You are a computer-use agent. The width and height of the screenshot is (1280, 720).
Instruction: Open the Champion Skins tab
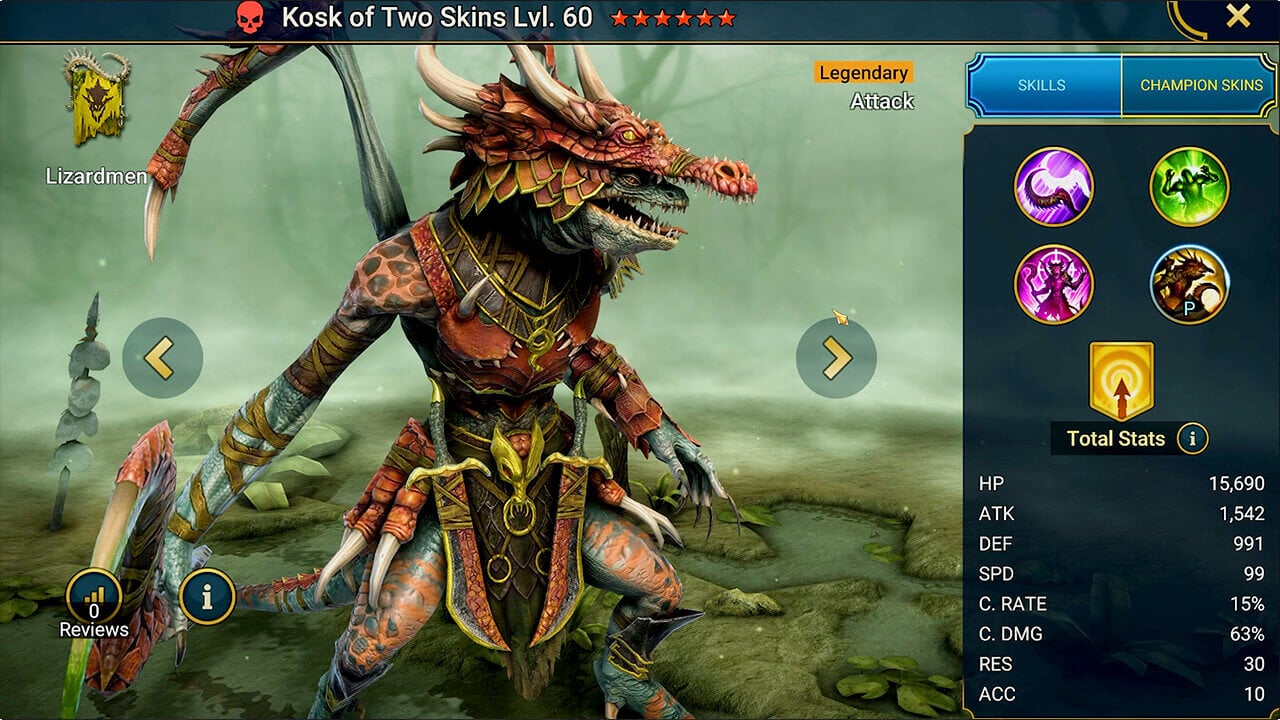click(1200, 86)
